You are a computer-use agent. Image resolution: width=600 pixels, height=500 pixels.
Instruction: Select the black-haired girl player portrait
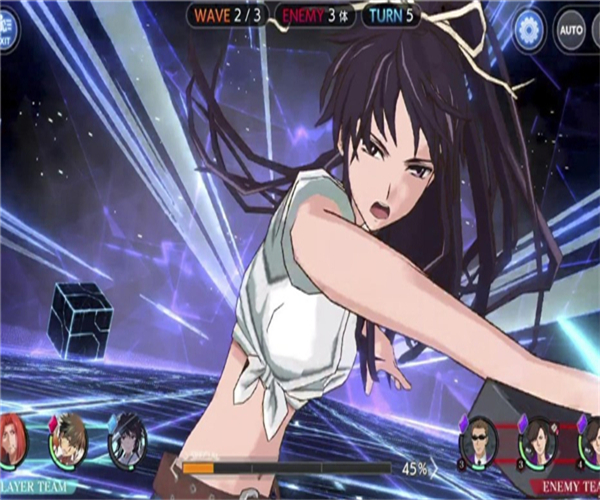pos(128,439)
